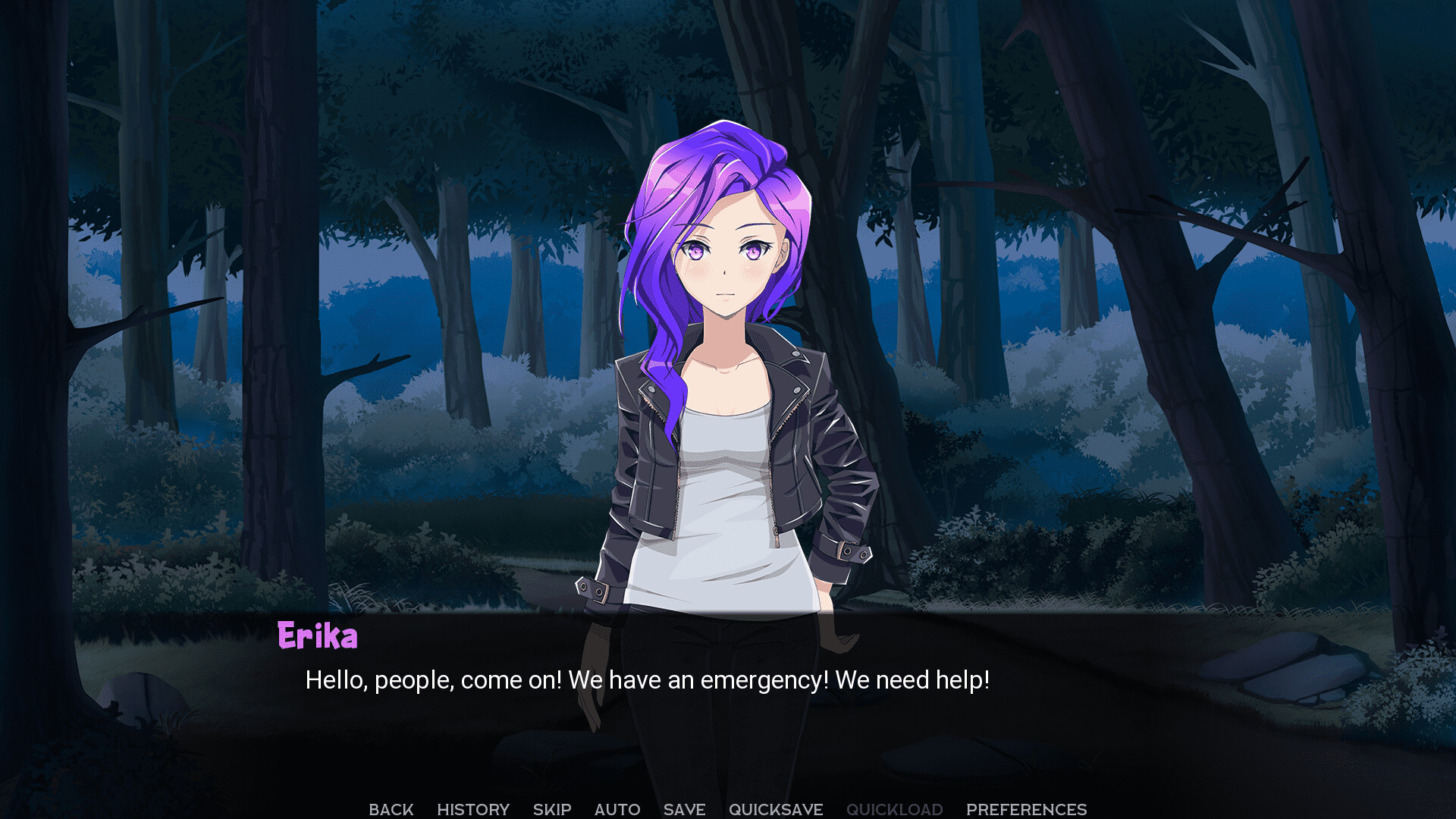
Task: Adjust text speed through PREFERENCES
Action: pyautogui.click(x=1025, y=808)
